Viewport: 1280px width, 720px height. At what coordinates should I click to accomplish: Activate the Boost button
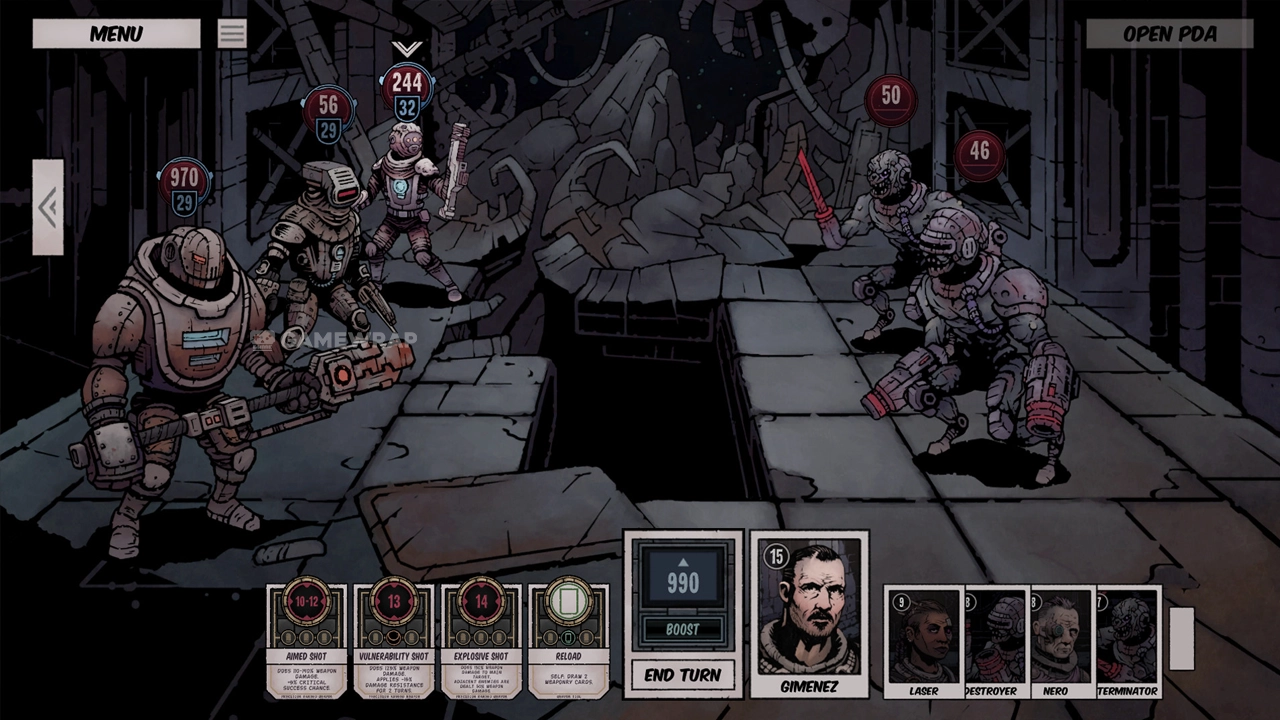coord(683,629)
